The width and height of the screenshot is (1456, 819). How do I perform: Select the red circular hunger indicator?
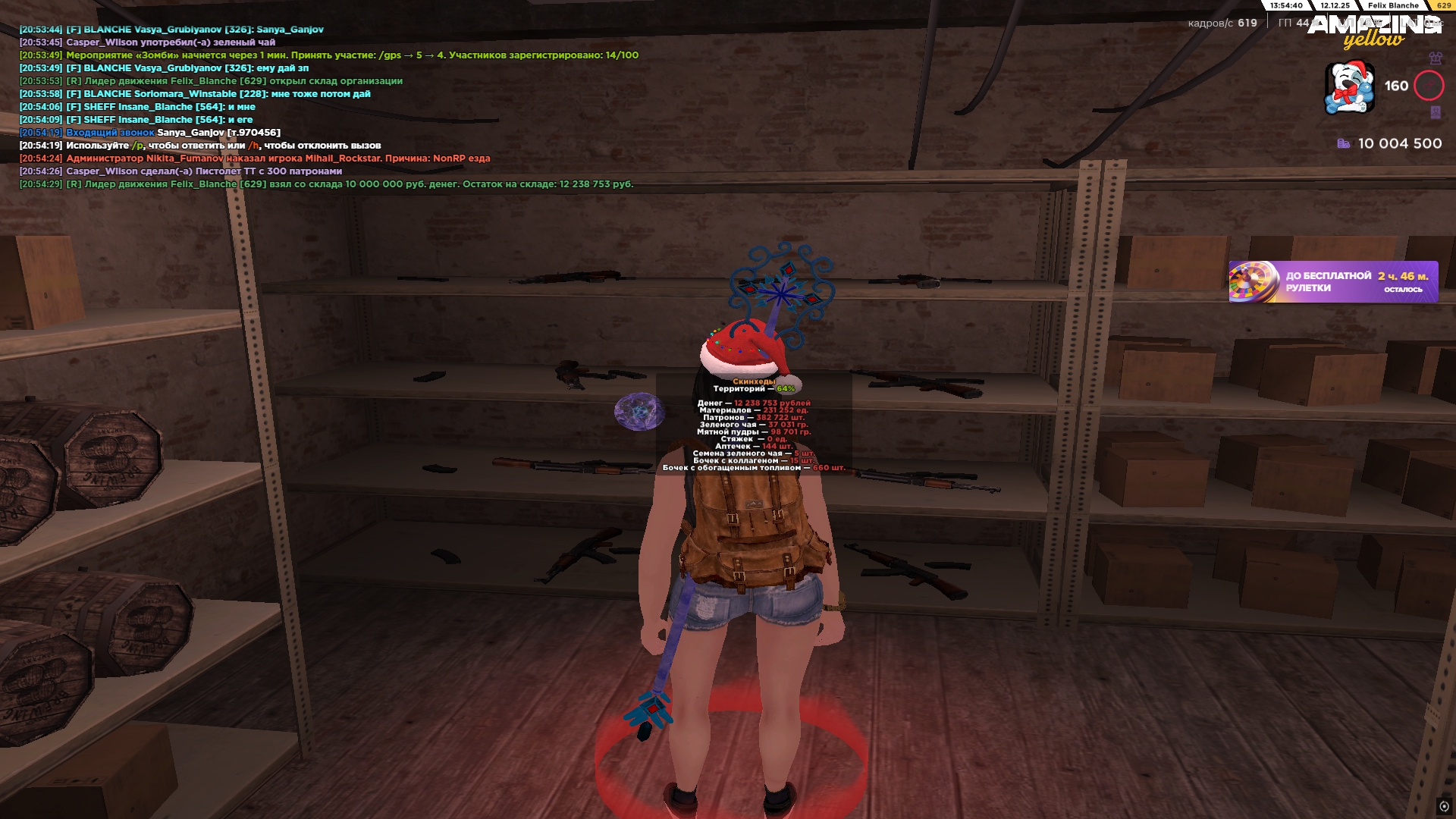(x=1429, y=86)
